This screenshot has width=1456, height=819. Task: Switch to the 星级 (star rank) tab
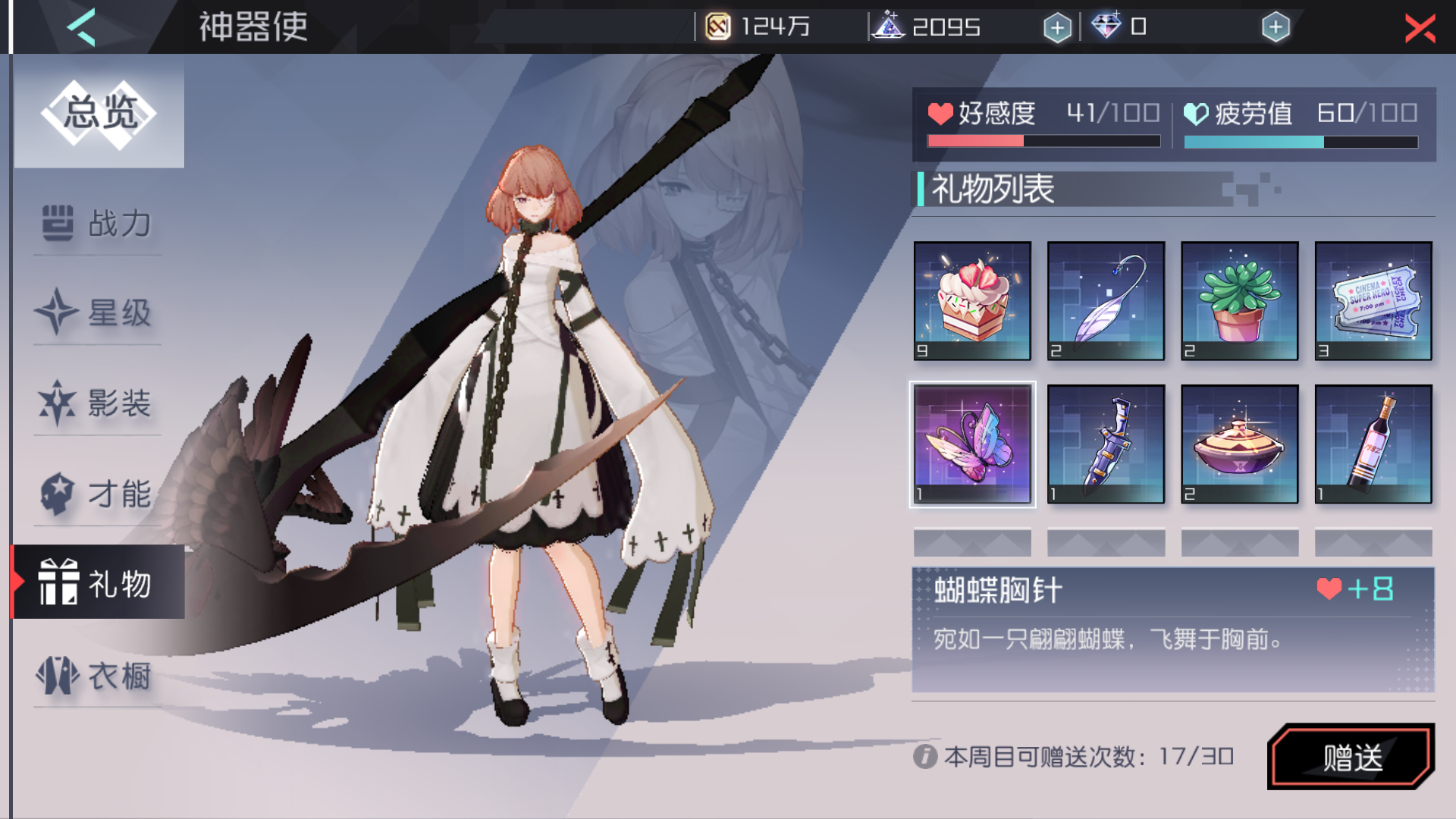tap(96, 314)
